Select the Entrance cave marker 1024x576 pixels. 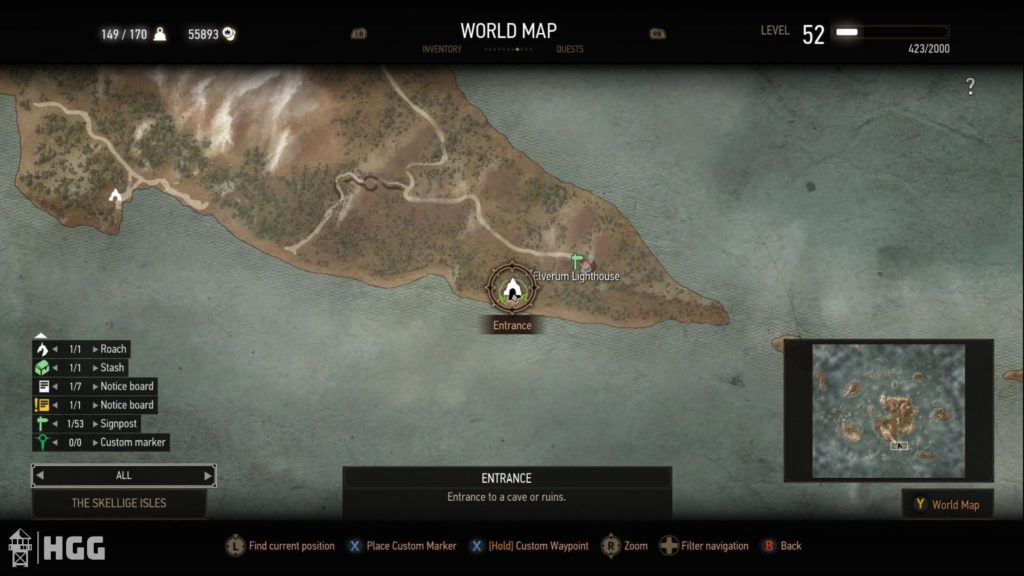[x=512, y=289]
